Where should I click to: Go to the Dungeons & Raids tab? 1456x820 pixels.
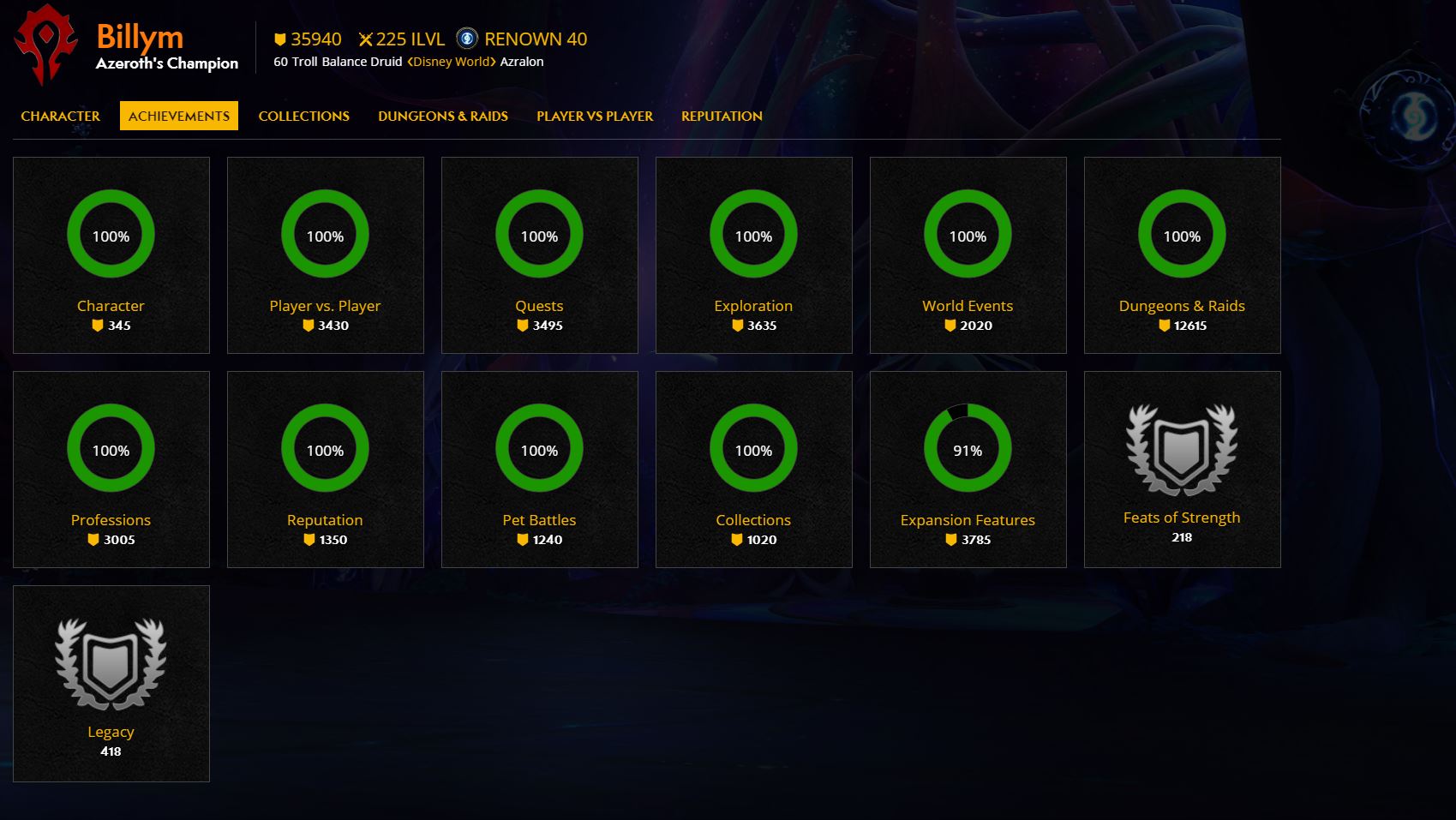click(443, 116)
